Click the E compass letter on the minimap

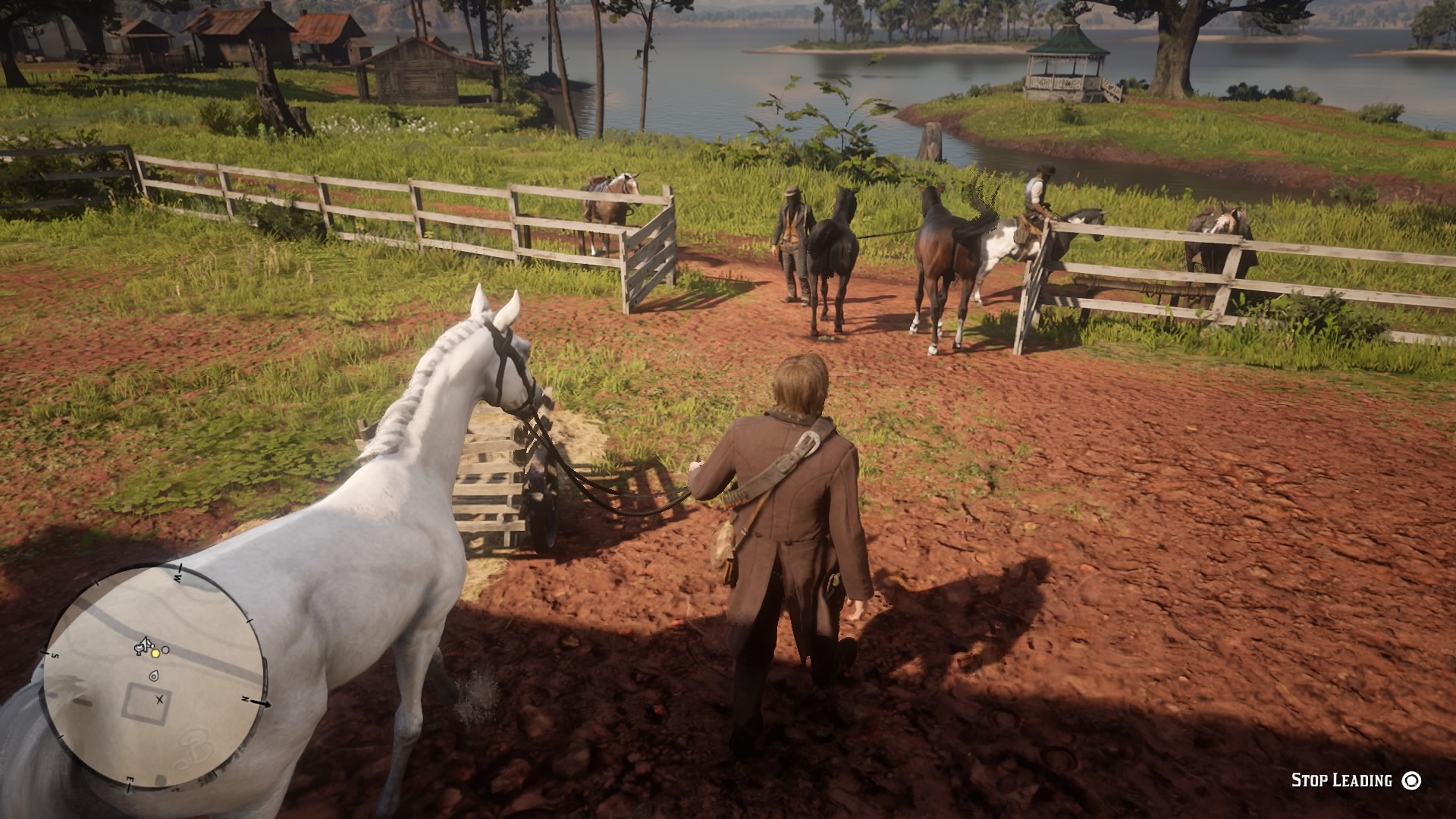[130, 778]
